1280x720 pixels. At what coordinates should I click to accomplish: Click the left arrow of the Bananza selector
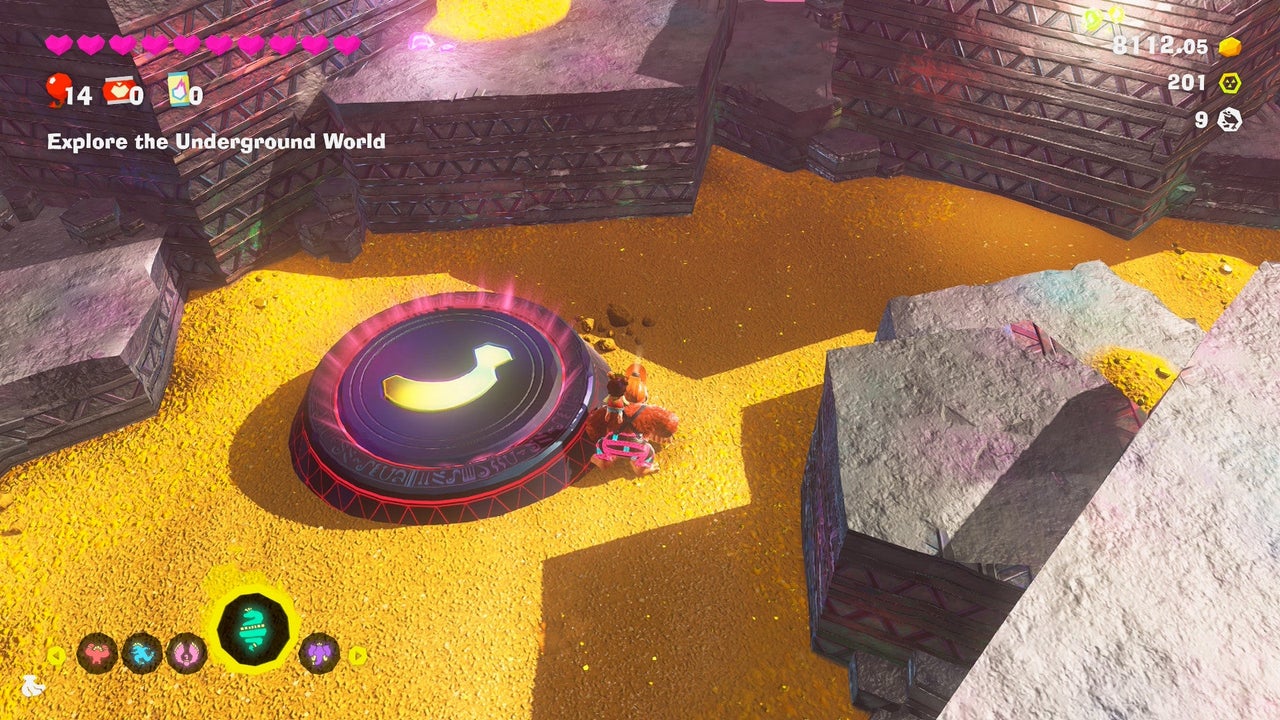click(x=57, y=656)
